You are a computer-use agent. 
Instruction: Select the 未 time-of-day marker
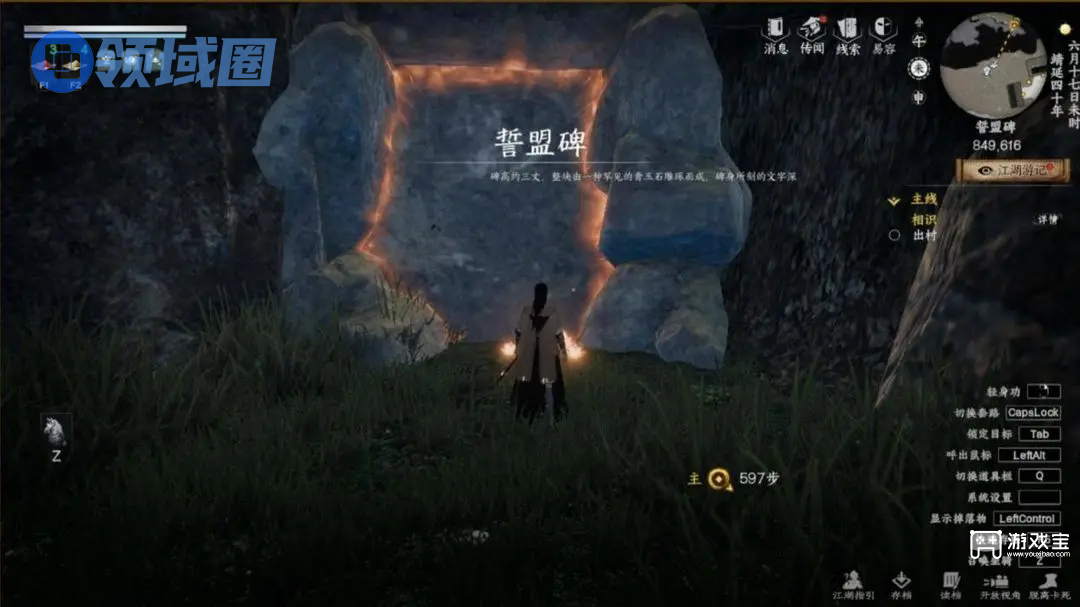click(x=918, y=68)
